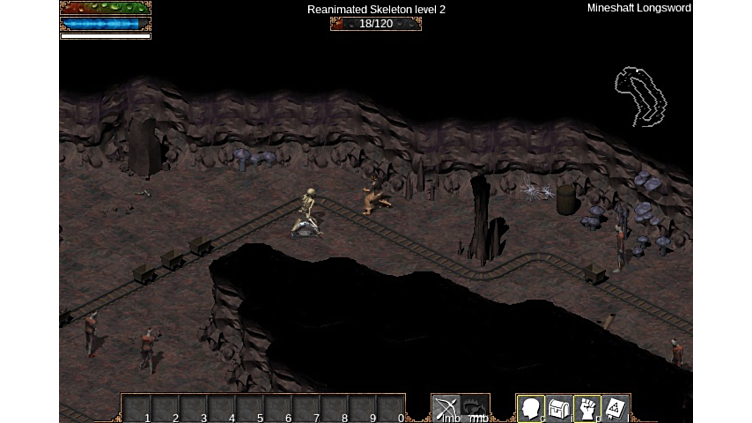This screenshot has width=752, height=423.
Task: Open the character sheet head icon
Action: click(530, 408)
